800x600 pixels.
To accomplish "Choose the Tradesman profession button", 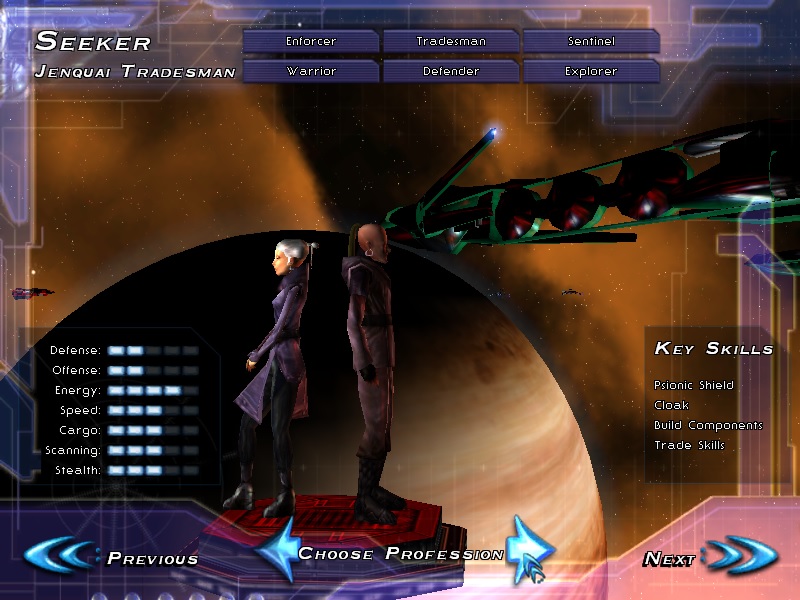I will click(x=451, y=41).
